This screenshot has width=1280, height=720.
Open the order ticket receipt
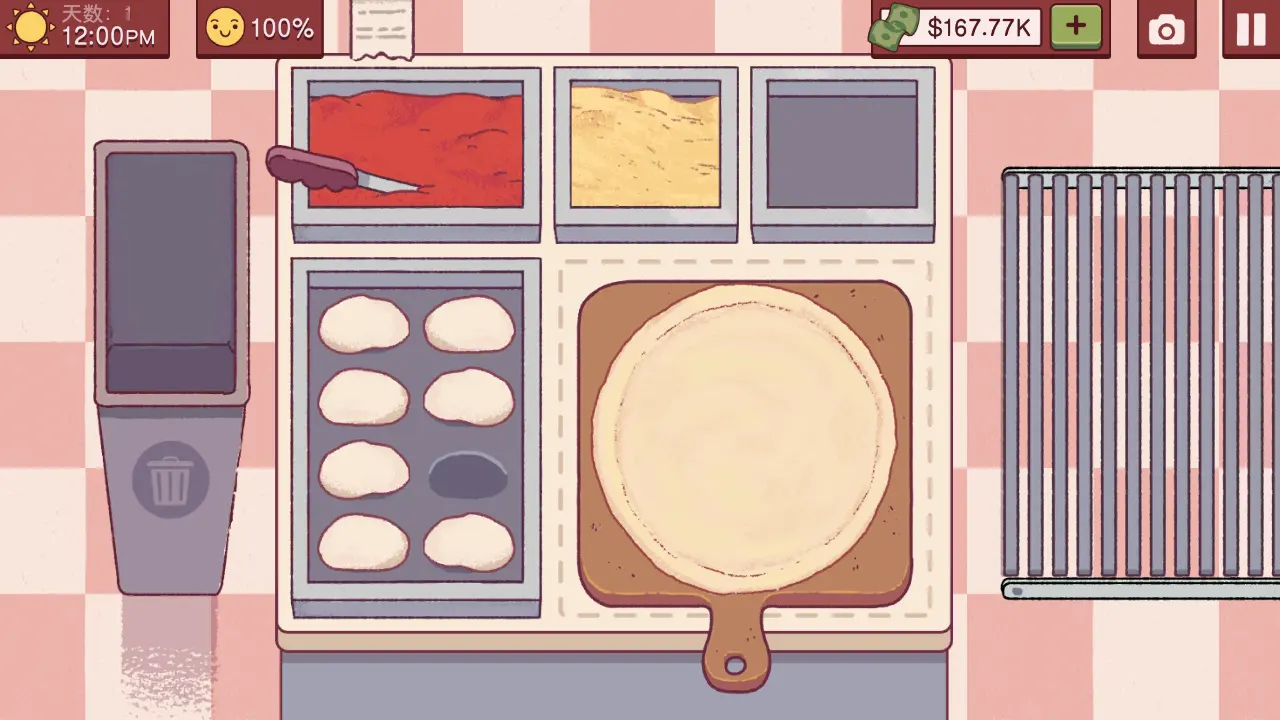tap(382, 29)
